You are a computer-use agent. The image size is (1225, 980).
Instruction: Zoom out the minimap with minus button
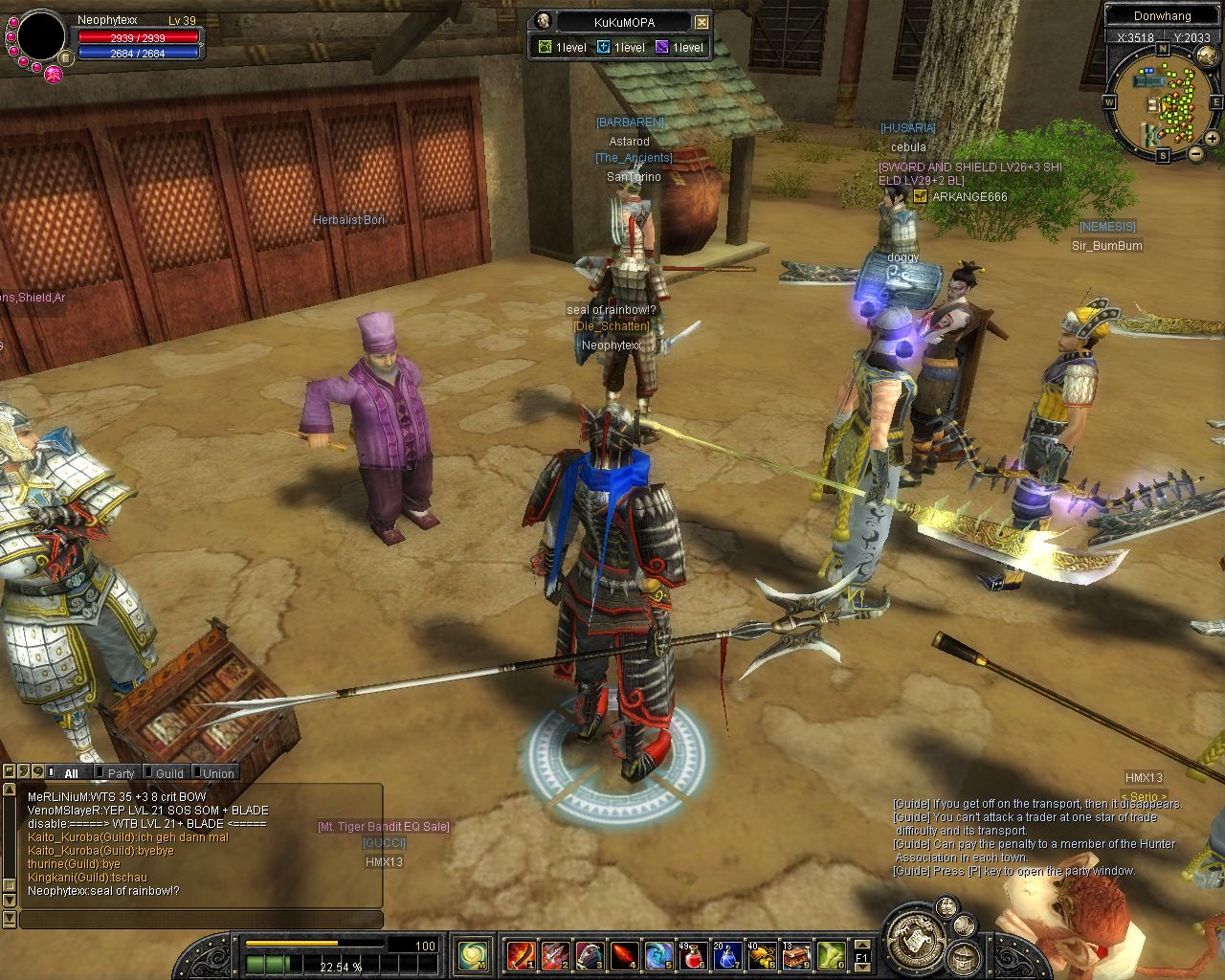click(x=1196, y=153)
